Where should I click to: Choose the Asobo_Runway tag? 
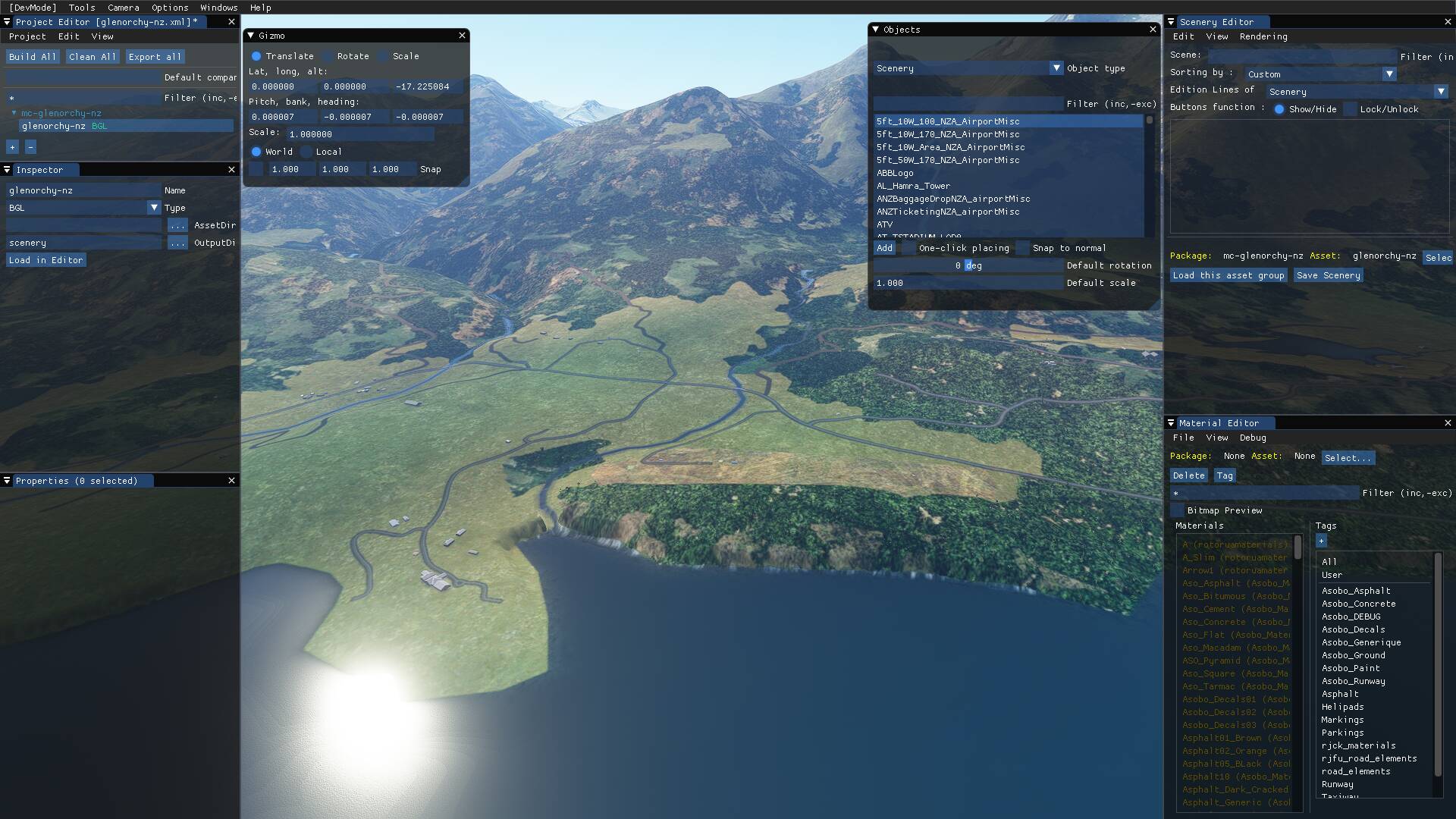click(1353, 681)
